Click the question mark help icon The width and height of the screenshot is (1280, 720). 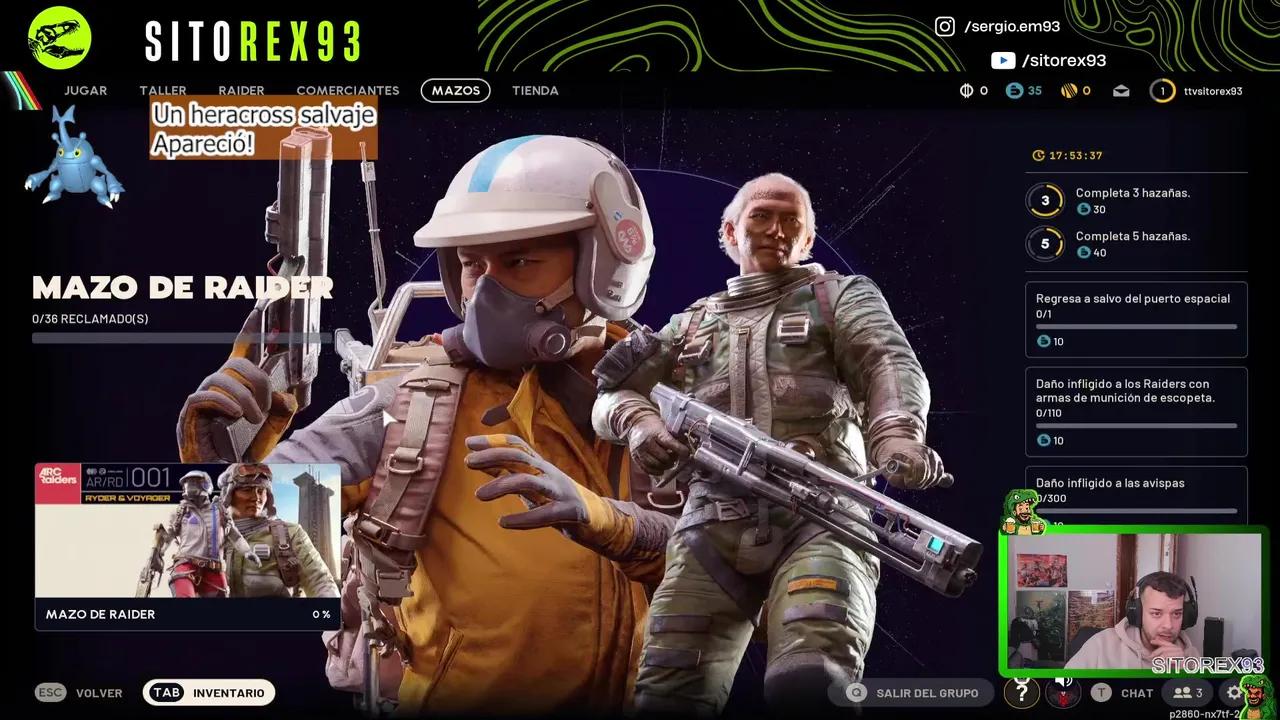[x=1021, y=692]
